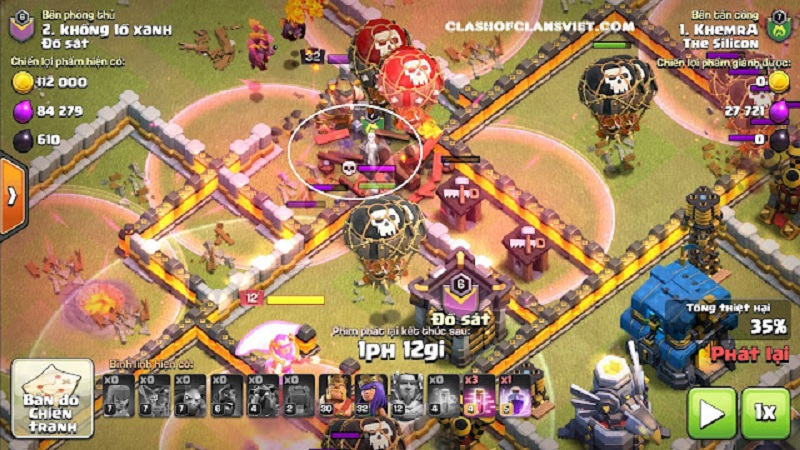Change the 1x replay speed

coord(765,412)
